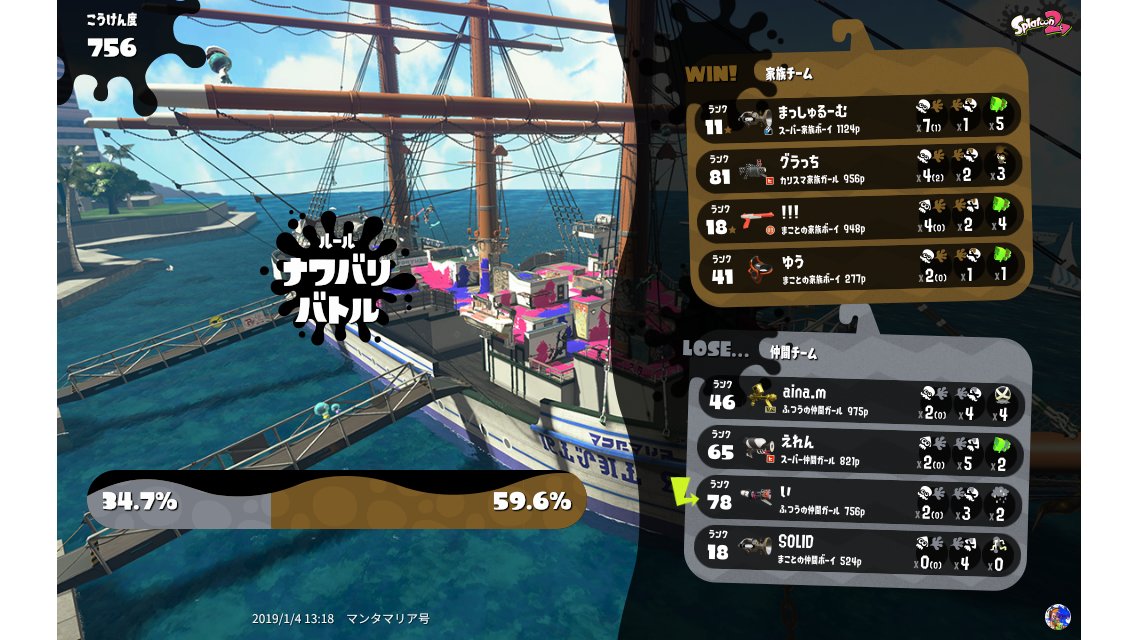Choose the player named !!! in the winning team
The height and width of the screenshot is (640, 1138).
point(858,218)
